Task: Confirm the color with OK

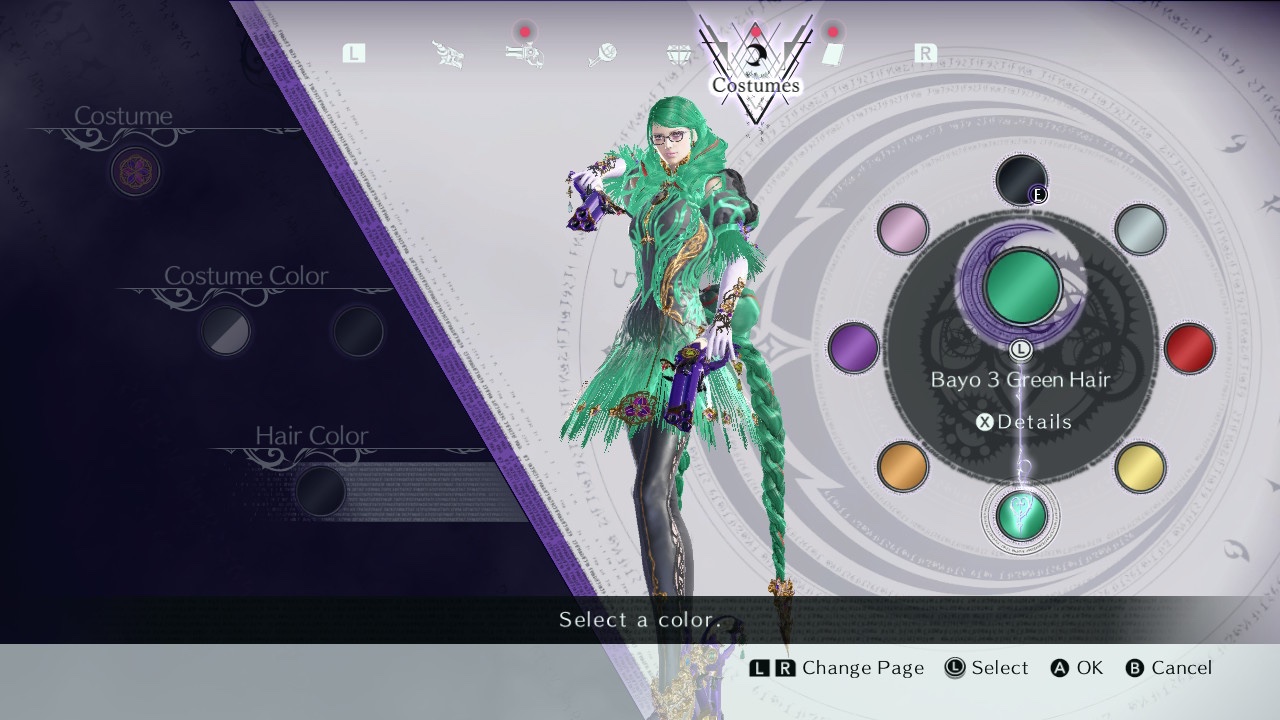Action: [x=1077, y=668]
